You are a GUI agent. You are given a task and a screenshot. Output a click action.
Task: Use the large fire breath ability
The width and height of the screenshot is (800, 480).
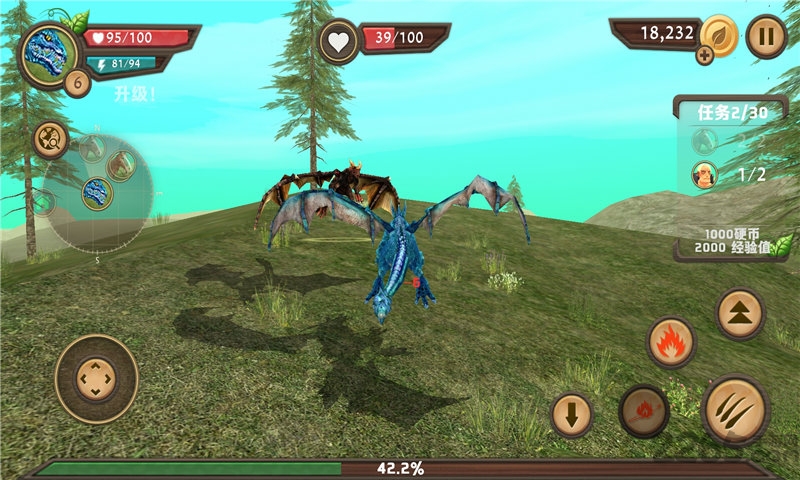(671, 343)
